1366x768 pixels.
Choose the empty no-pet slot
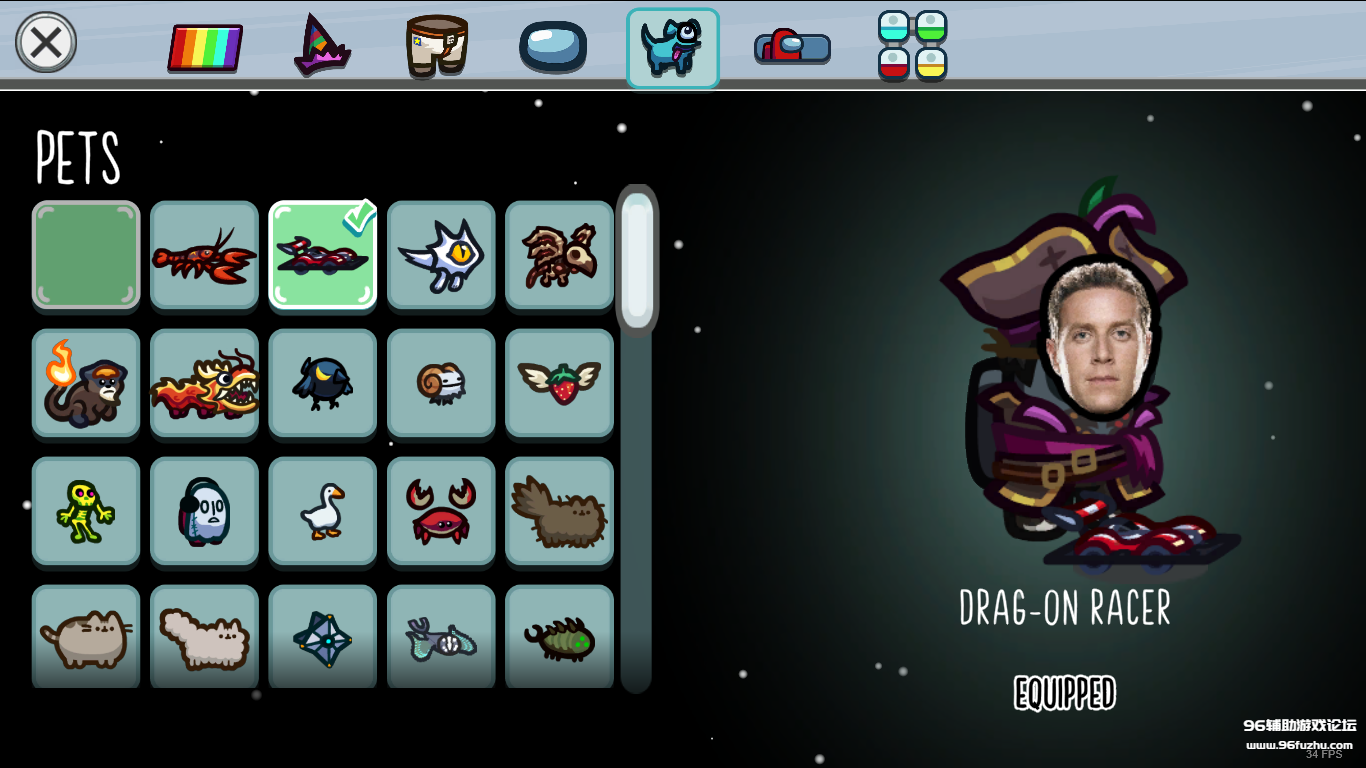click(86, 255)
